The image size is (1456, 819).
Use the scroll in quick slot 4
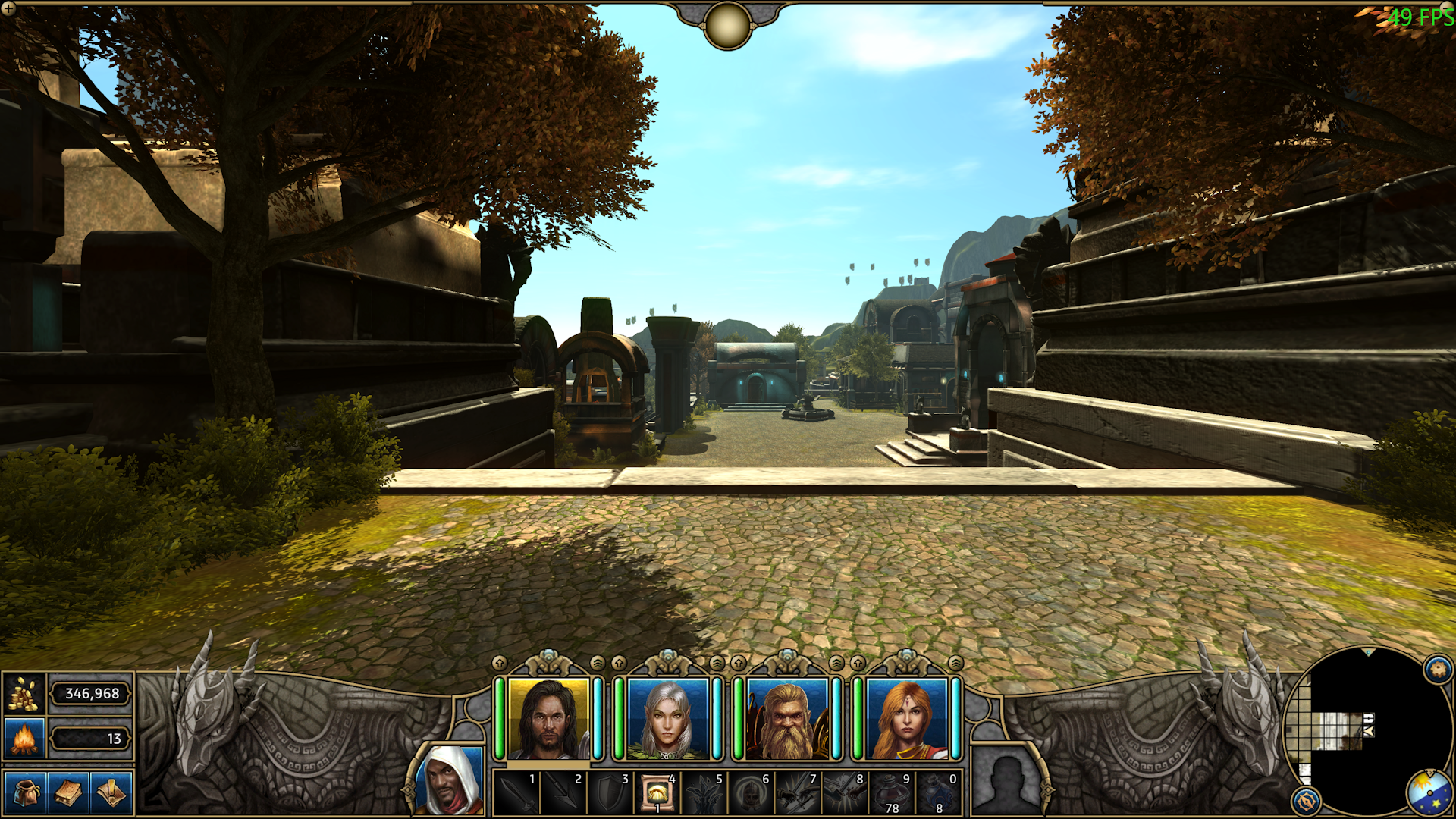pyautogui.click(x=657, y=793)
